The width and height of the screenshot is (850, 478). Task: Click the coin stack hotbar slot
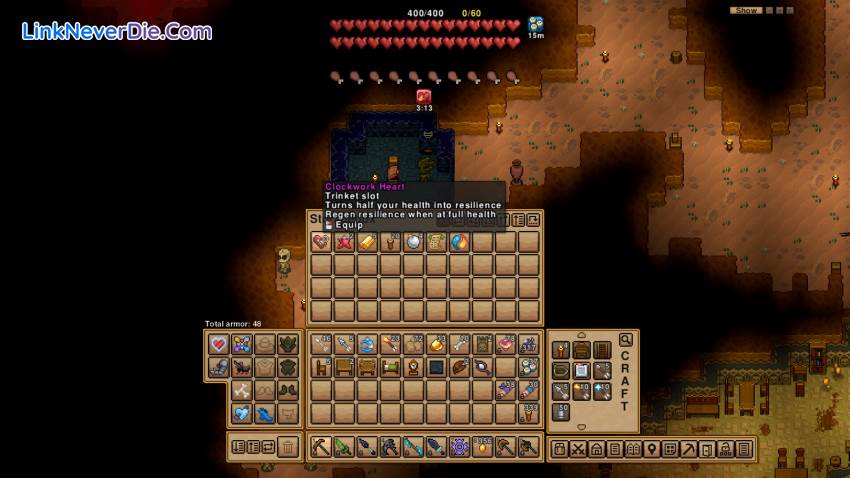482,447
